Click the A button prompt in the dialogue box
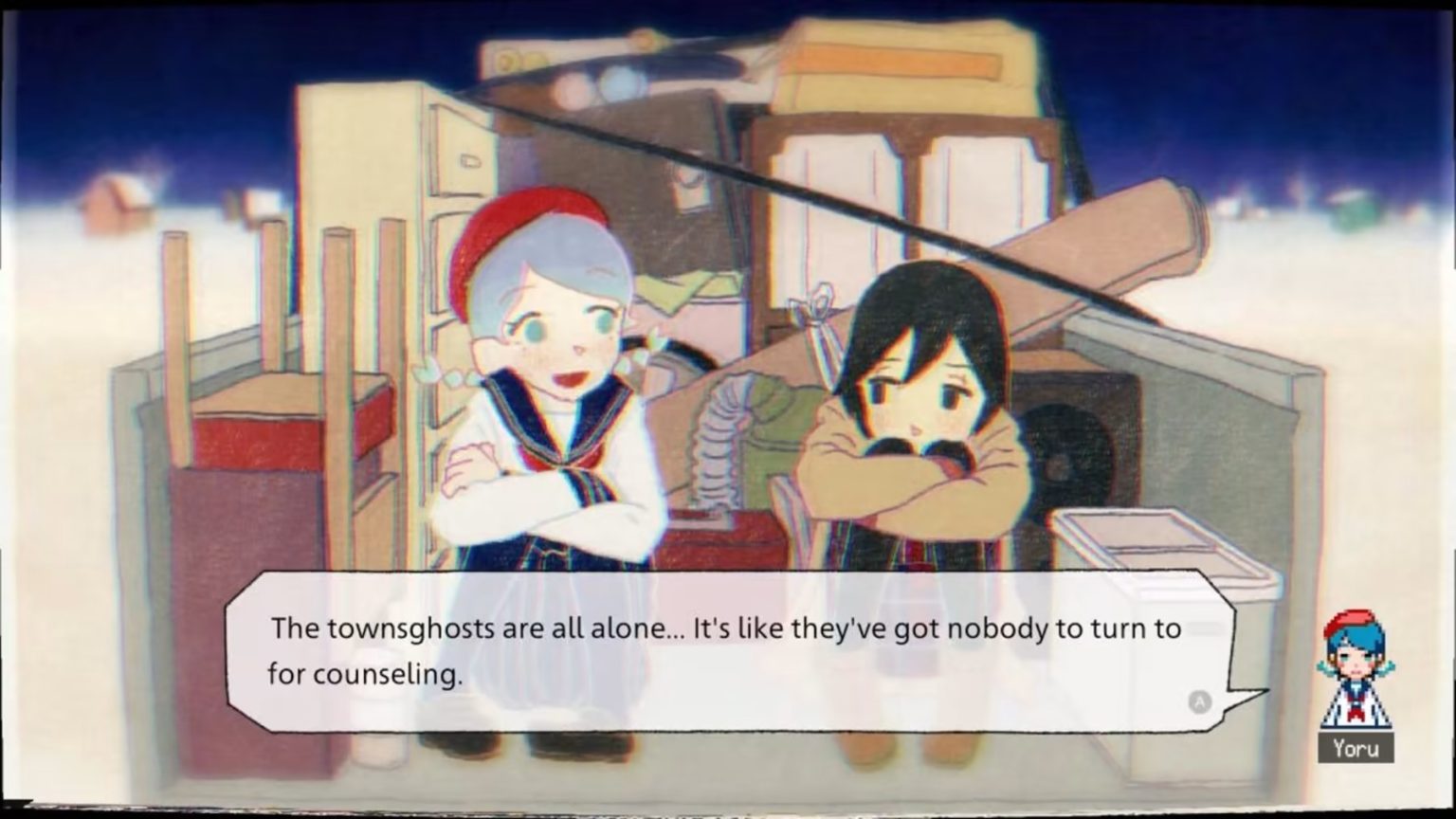The width and height of the screenshot is (1456, 819). tap(1201, 701)
